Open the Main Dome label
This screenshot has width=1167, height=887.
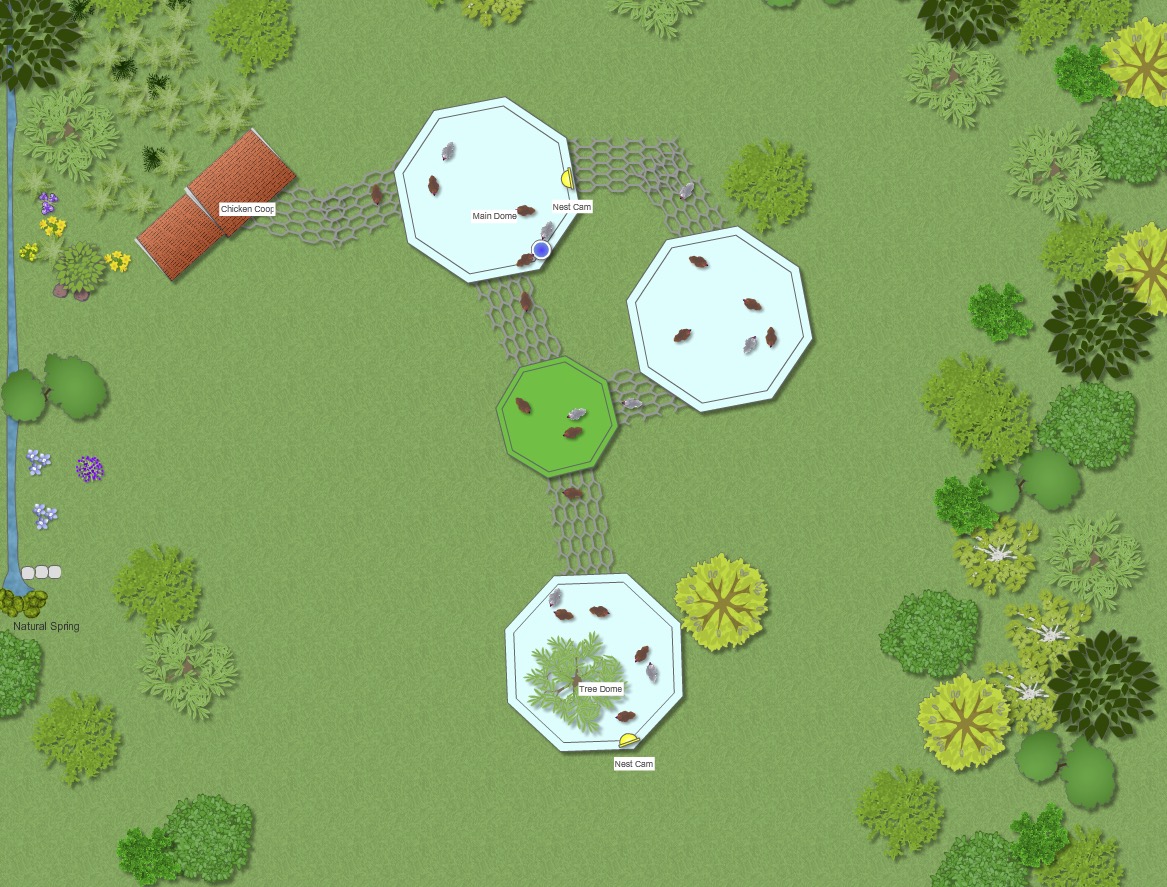pos(495,215)
